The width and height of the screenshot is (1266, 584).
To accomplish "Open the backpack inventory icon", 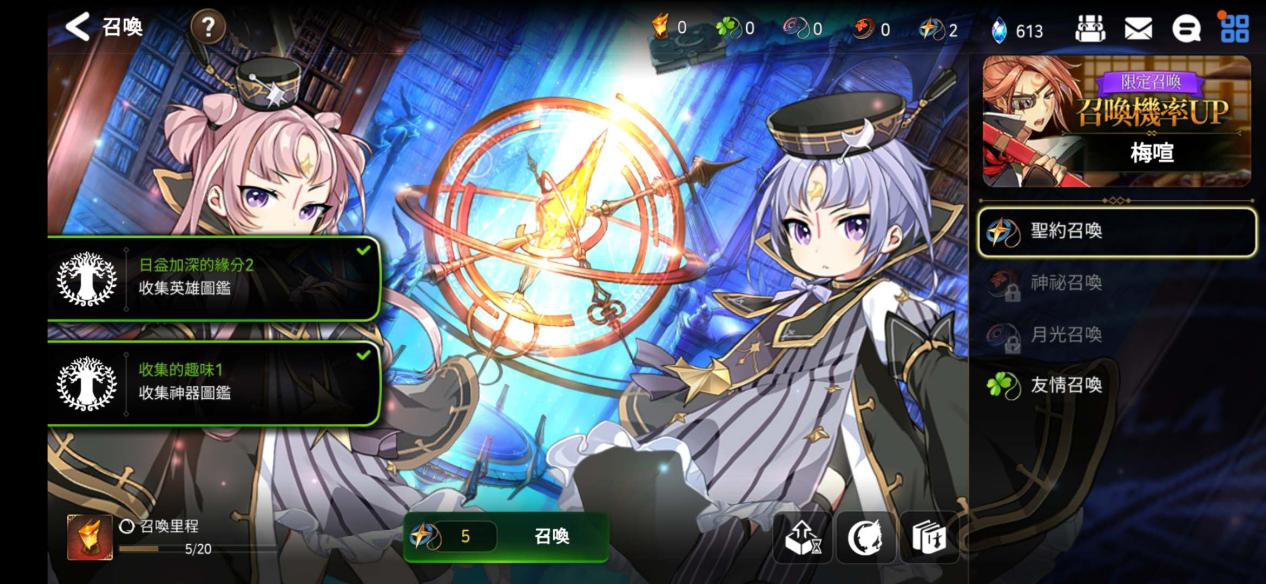I will tap(1090, 29).
